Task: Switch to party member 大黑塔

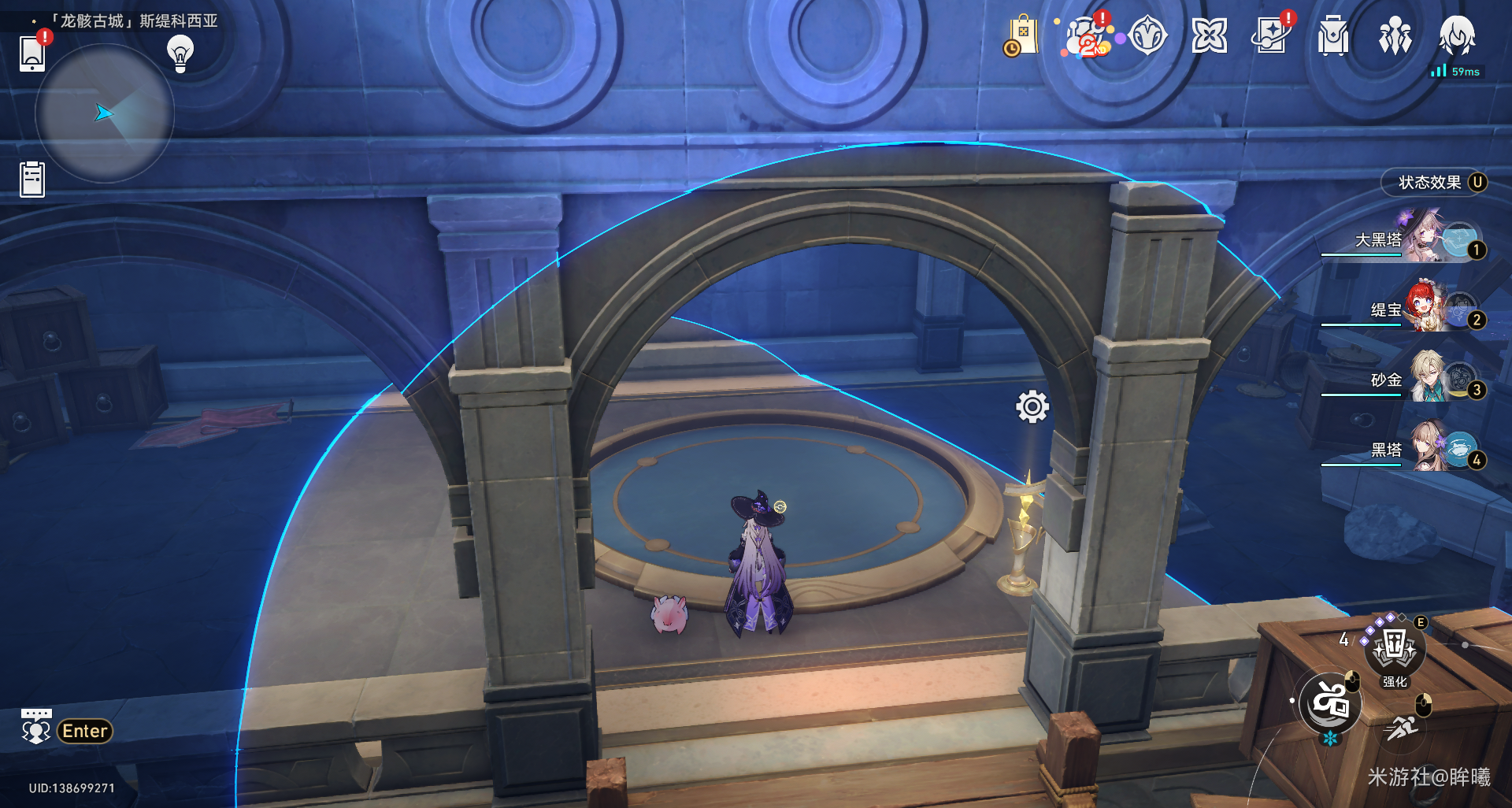Action: [x=1410, y=239]
